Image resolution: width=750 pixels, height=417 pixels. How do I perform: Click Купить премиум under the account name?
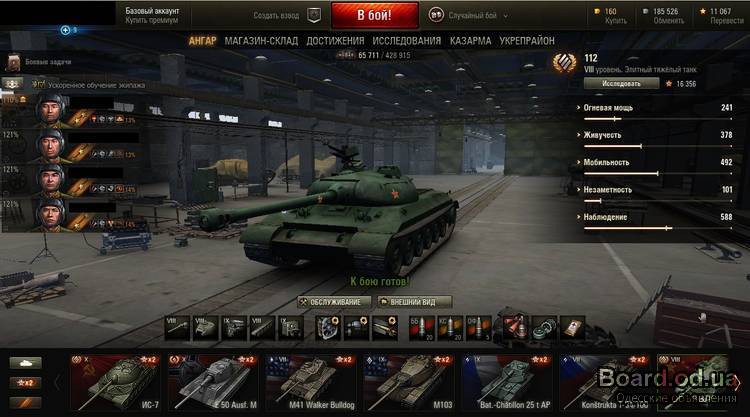[150, 21]
